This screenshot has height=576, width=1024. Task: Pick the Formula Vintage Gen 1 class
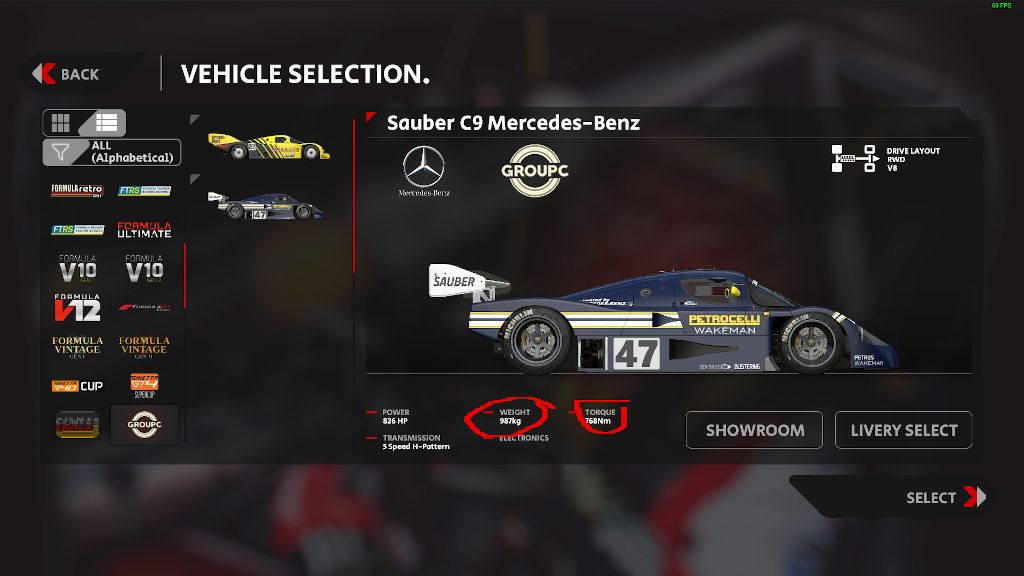pyautogui.click(x=77, y=346)
